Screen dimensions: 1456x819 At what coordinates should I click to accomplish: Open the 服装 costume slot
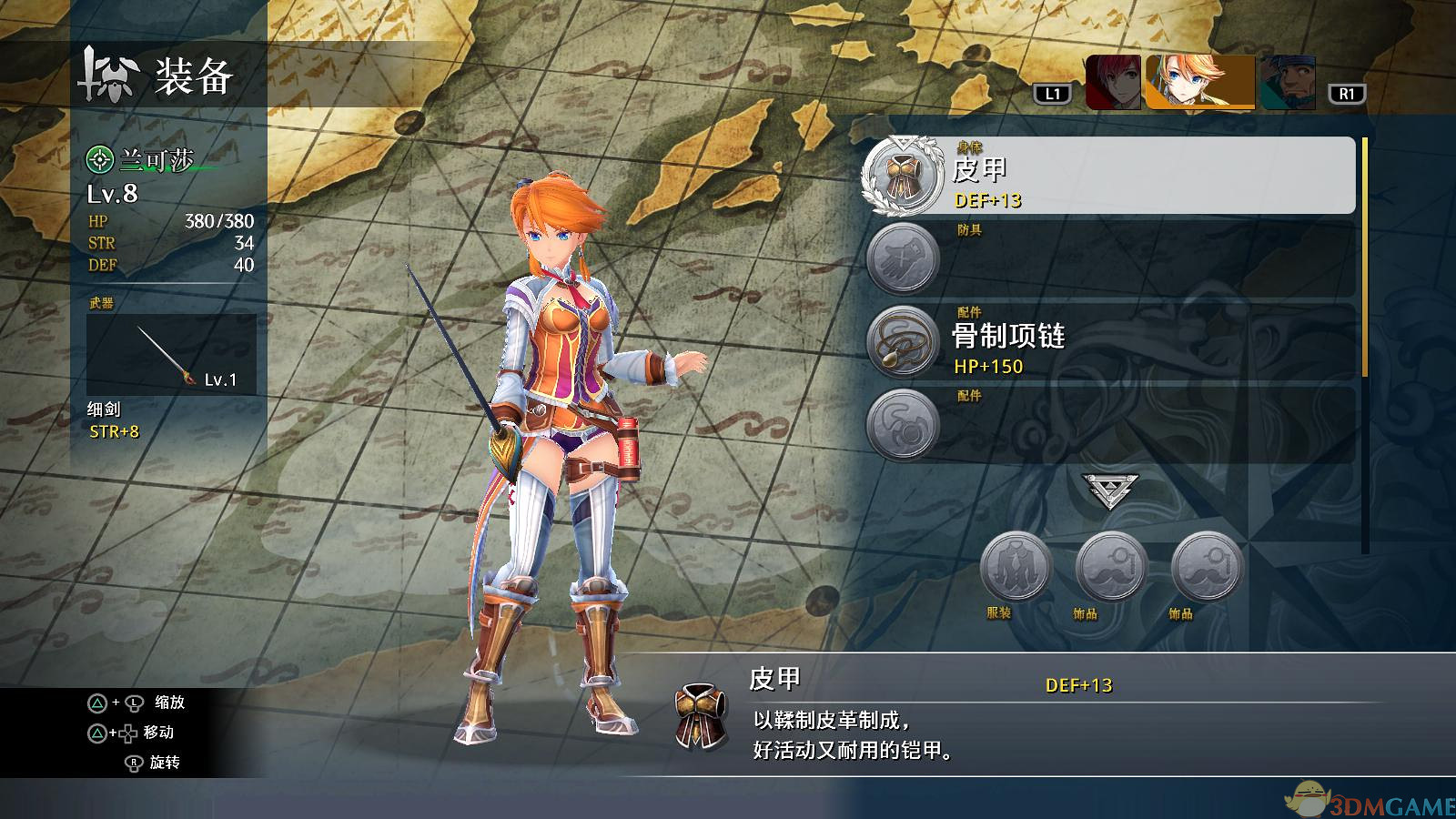tap(1016, 568)
